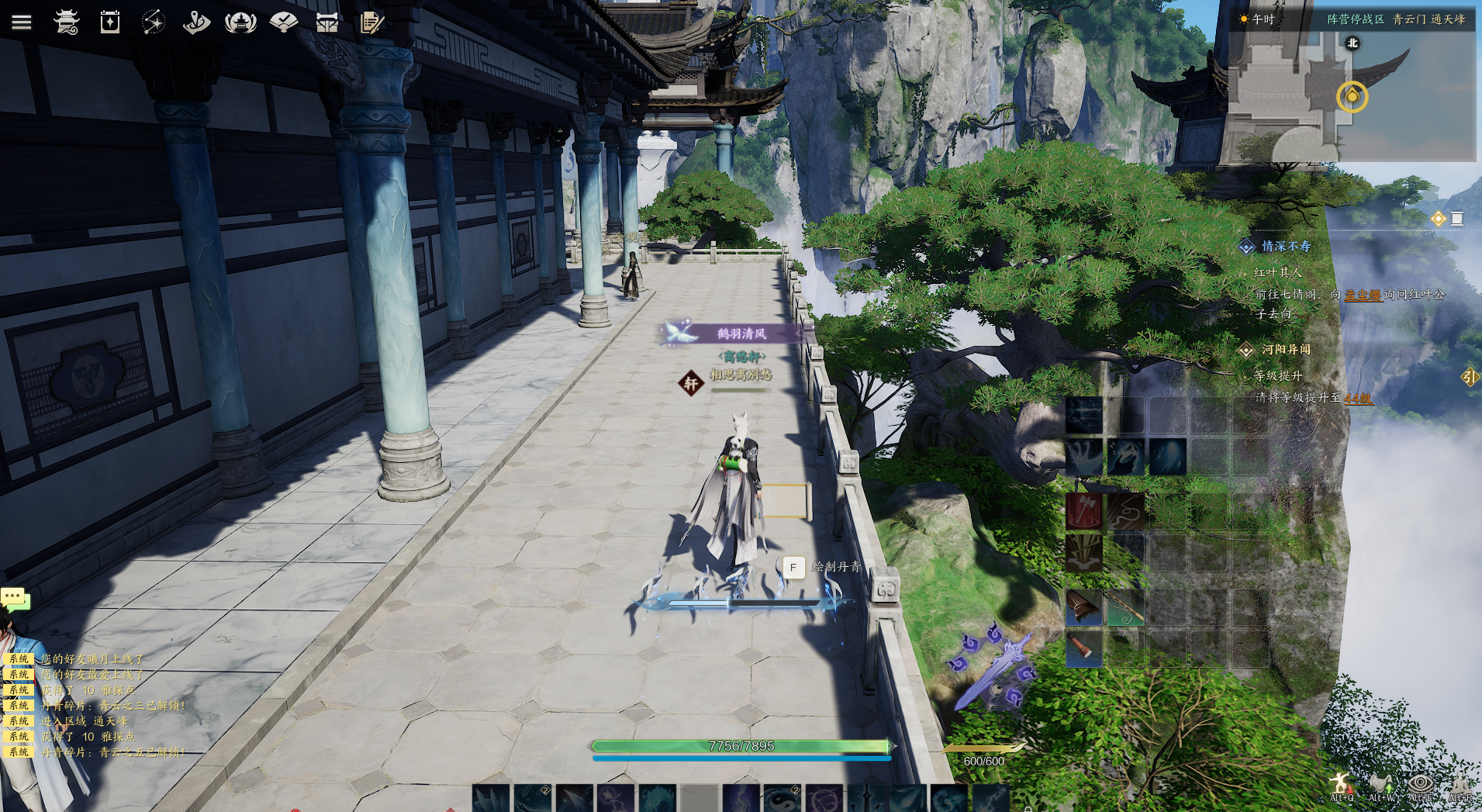Select the guqin zither item slot
The height and width of the screenshot is (812, 1482).
coord(1083,606)
